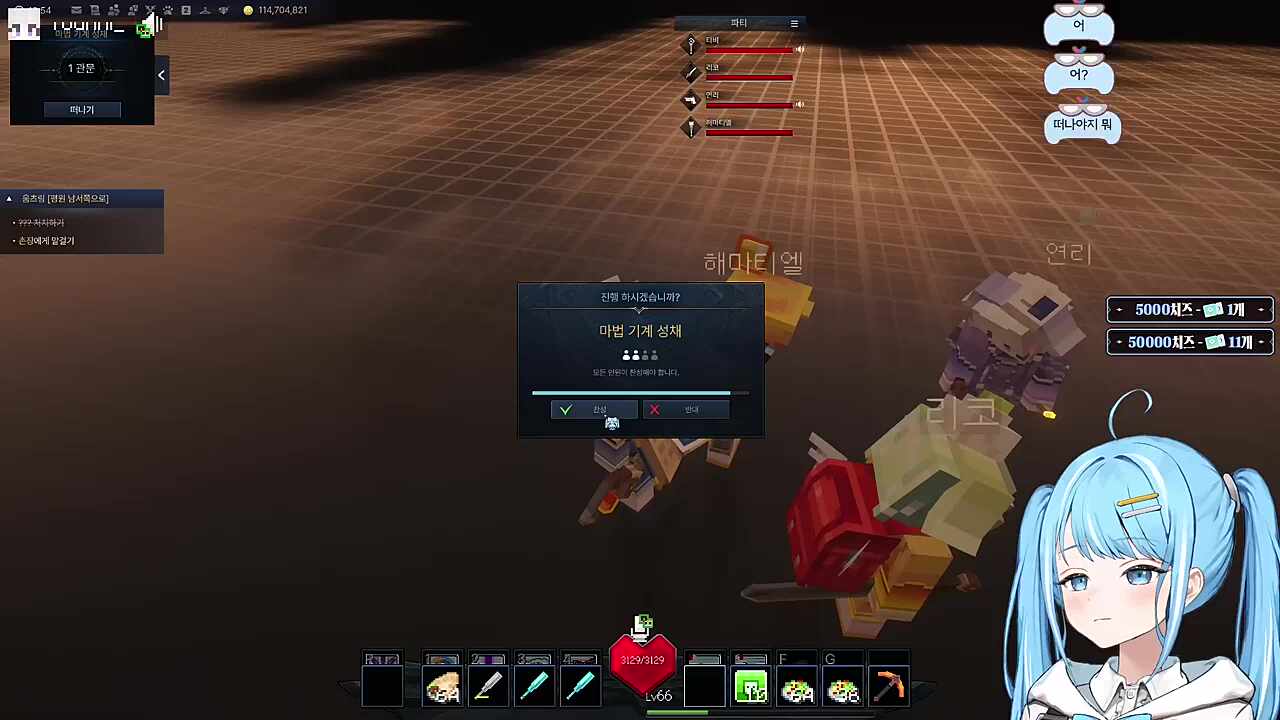Select the pickaxe hotbar slot
1280x720 pixels.
click(x=889, y=687)
